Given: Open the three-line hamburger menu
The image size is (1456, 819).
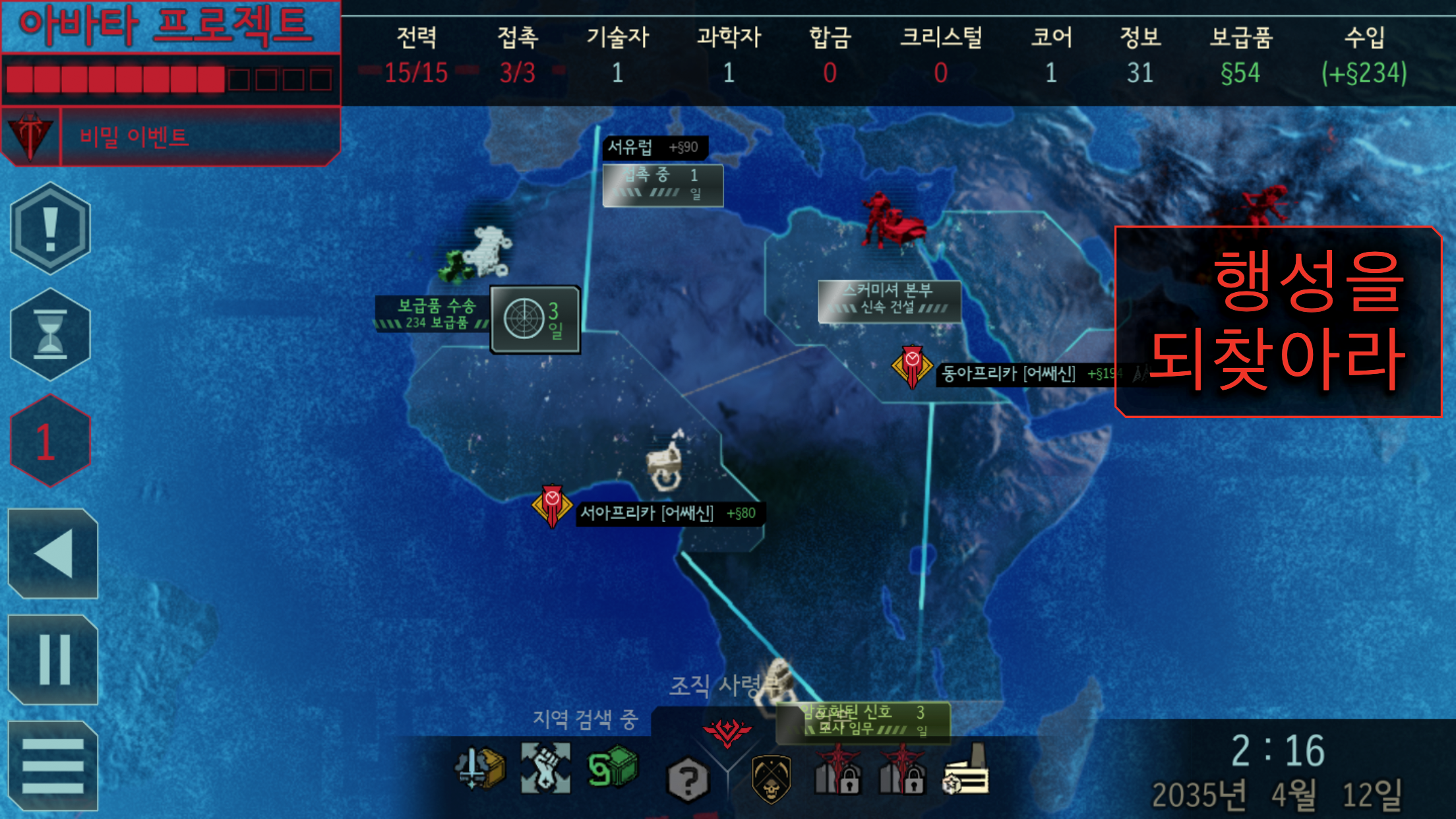Looking at the screenshot, I should [x=53, y=766].
